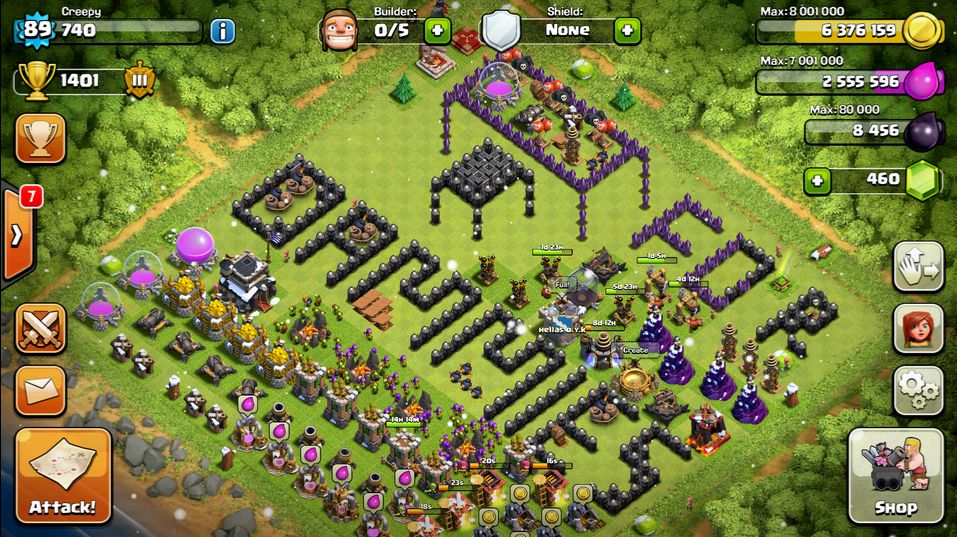Open the settings gear menu
Image resolution: width=957 pixels, height=537 pixels.
click(917, 390)
